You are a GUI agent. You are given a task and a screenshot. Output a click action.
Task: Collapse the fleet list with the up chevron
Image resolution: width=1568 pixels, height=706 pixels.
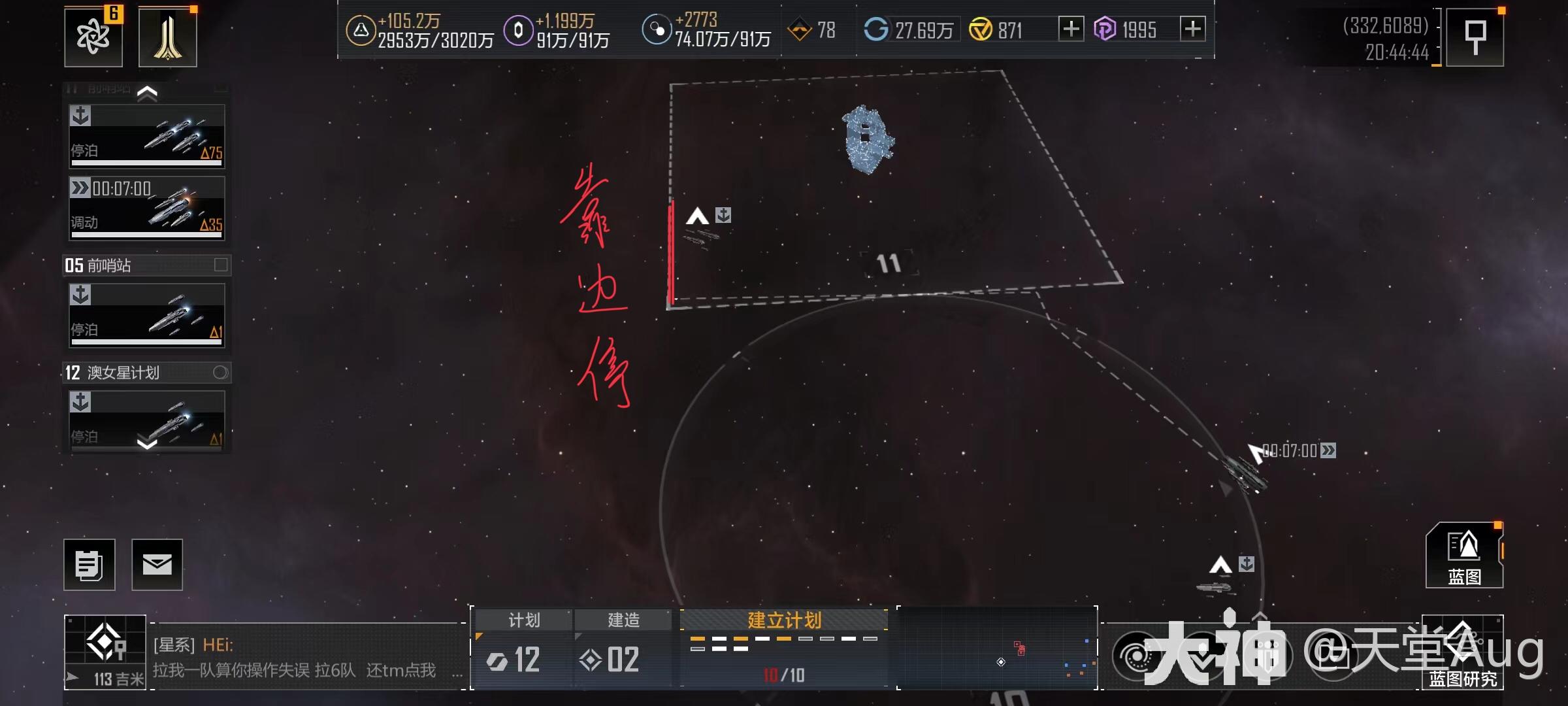click(147, 93)
